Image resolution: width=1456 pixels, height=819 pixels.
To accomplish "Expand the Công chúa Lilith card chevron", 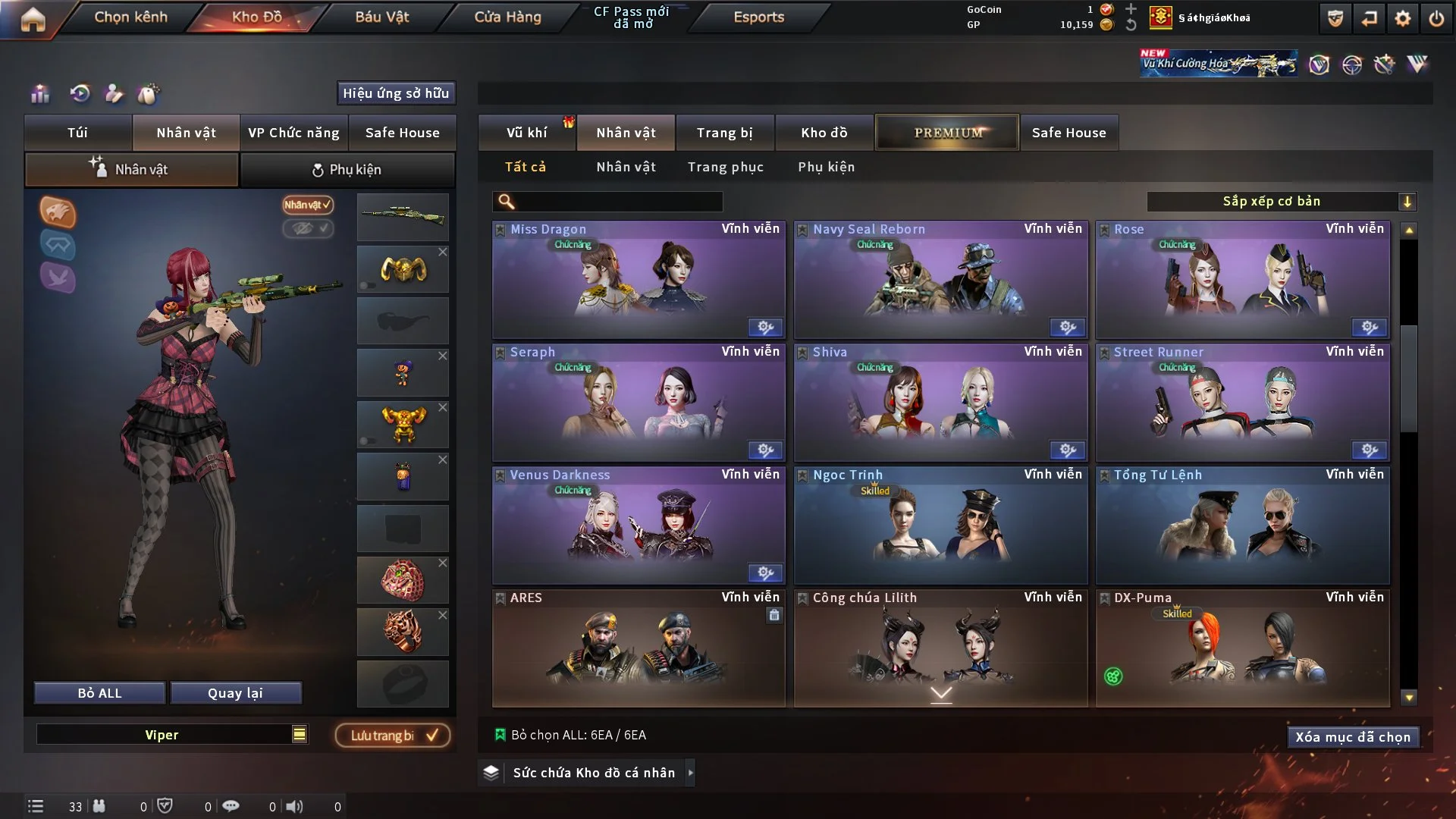I will pyautogui.click(x=941, y=692).
